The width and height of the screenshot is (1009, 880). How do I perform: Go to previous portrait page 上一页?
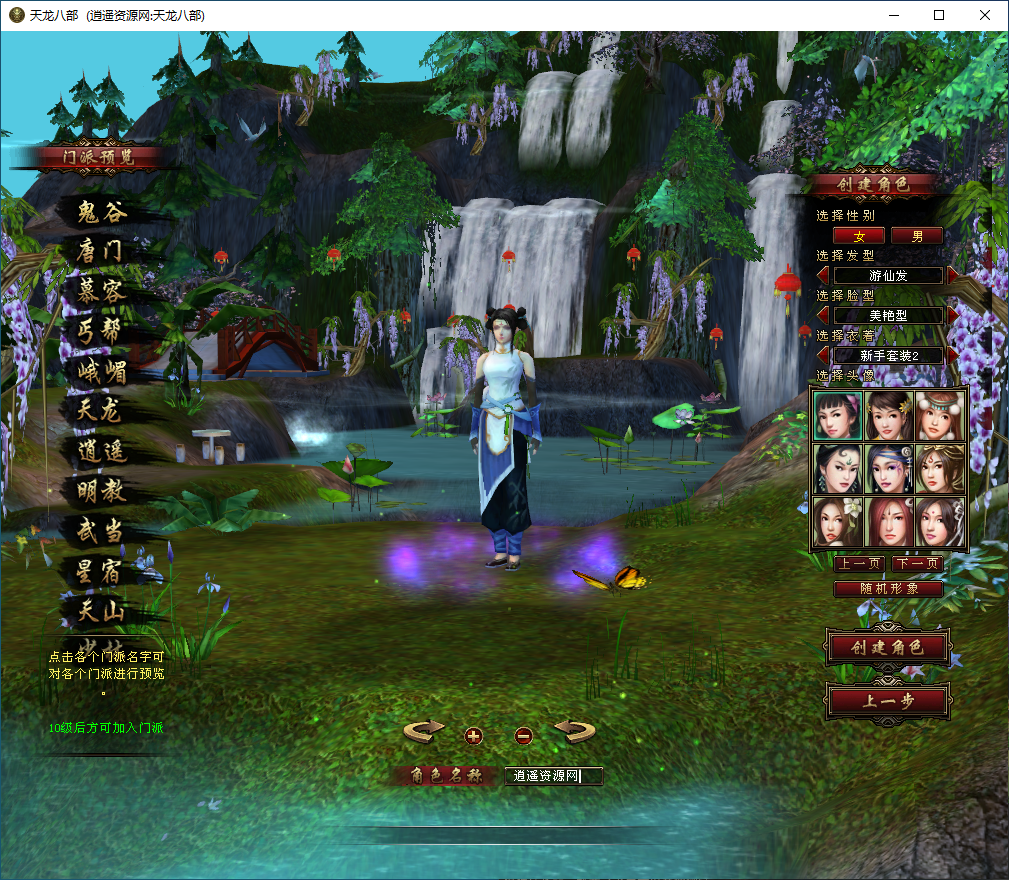(x=859, y=564)
